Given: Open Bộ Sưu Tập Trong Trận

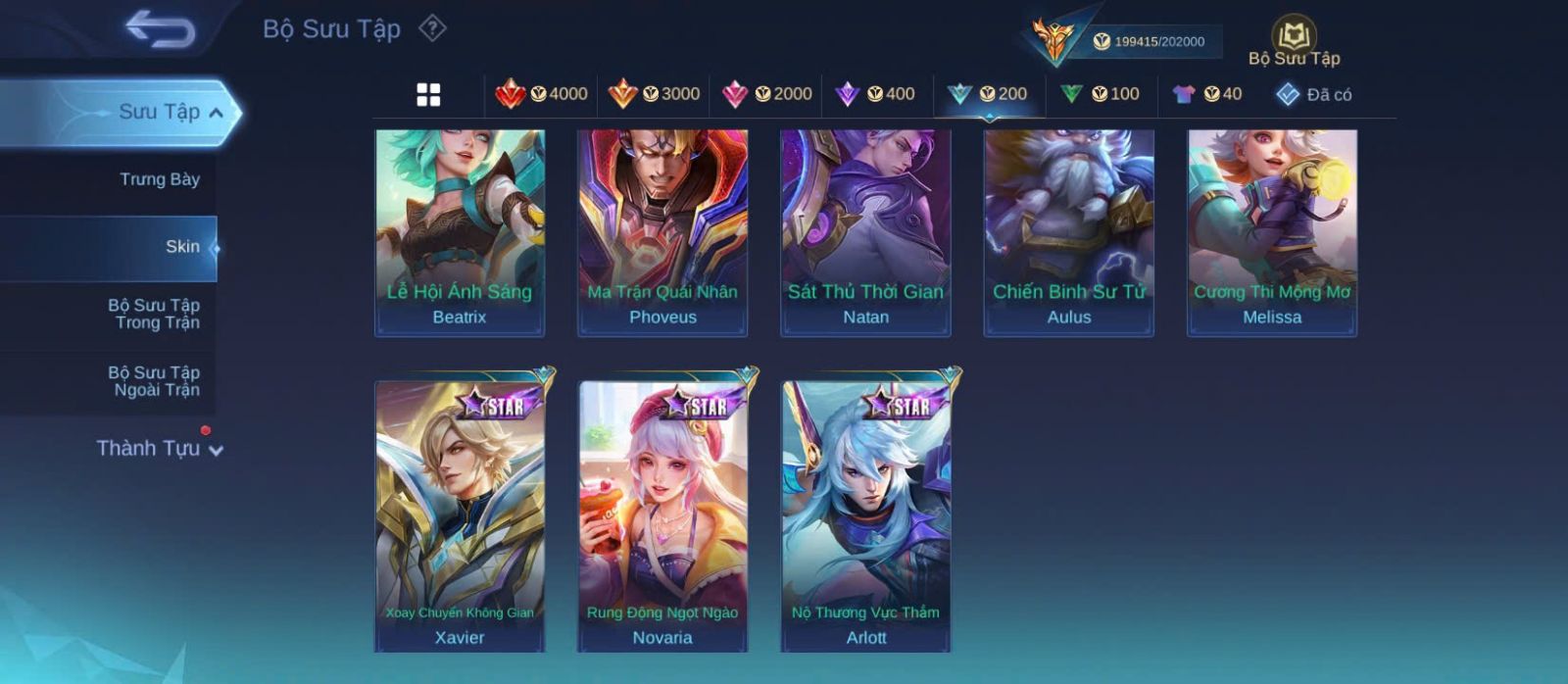Looking at the screenshot, I should point(155,314).
